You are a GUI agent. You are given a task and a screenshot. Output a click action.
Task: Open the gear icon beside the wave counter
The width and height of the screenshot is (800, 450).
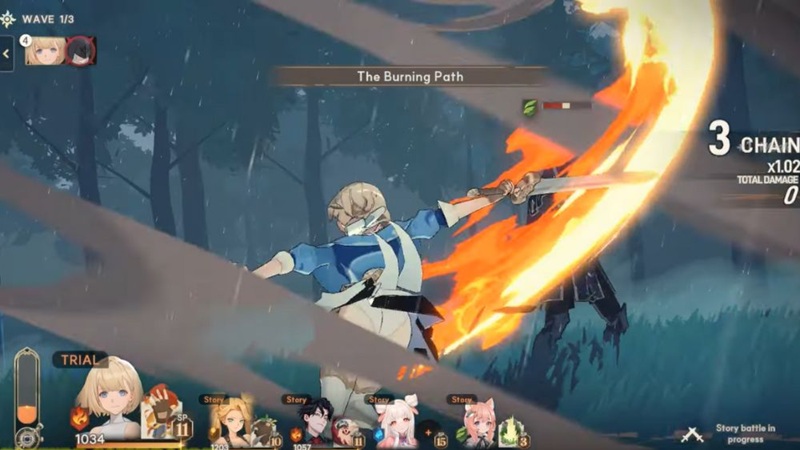[9, 19]
